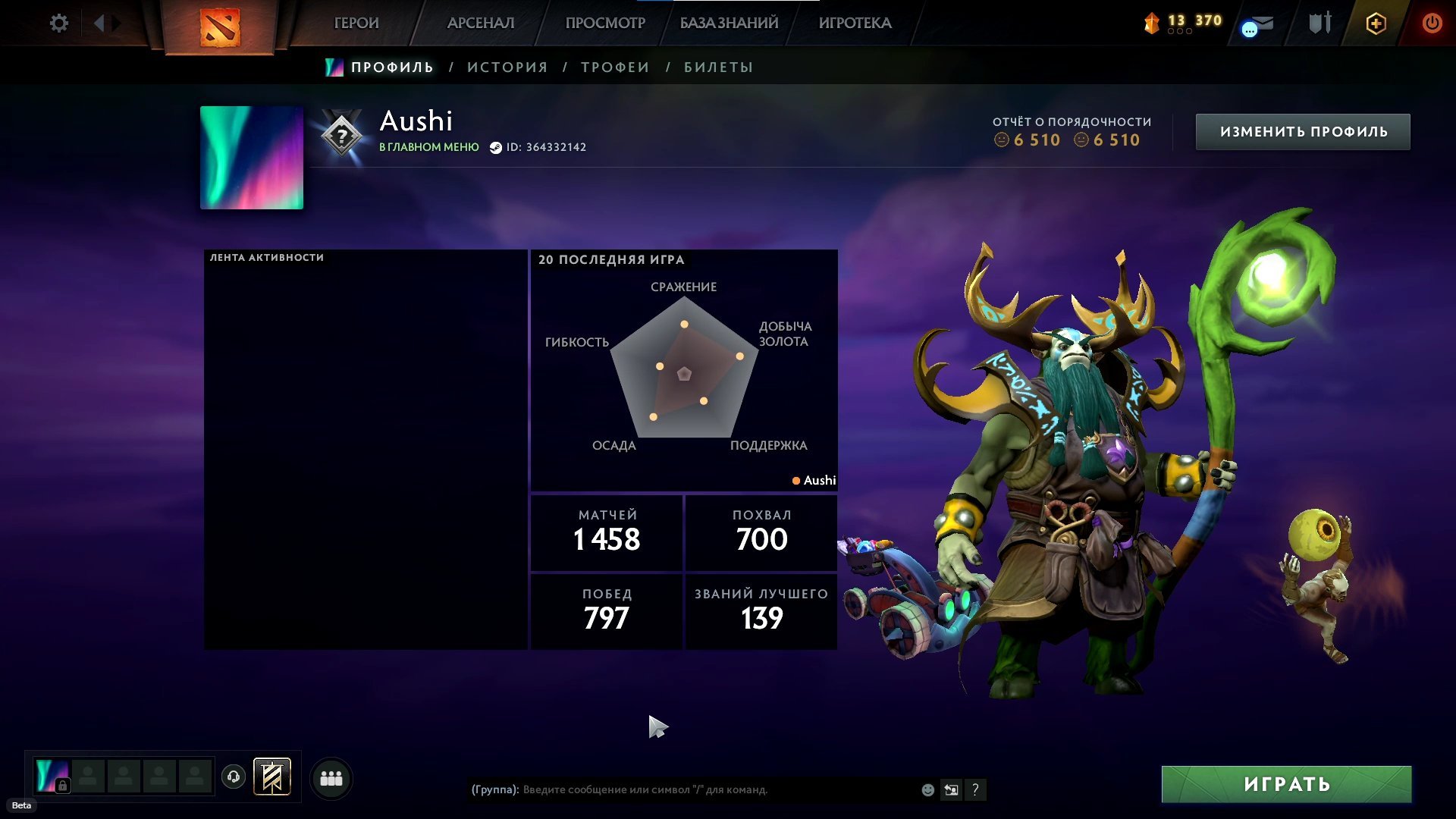
Task: Switch to the ТРОФЕИ tab
Action: [613, 67]
